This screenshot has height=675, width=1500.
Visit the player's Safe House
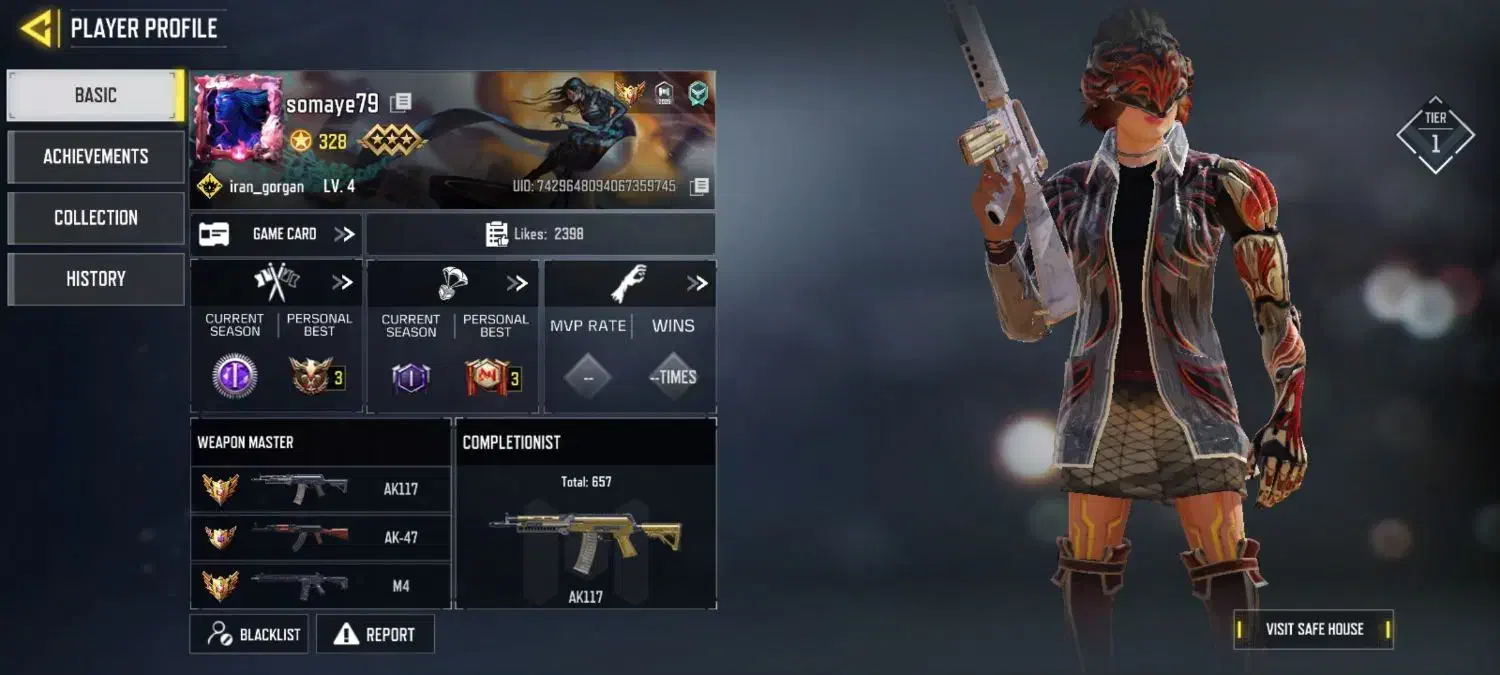point(1313,629)
